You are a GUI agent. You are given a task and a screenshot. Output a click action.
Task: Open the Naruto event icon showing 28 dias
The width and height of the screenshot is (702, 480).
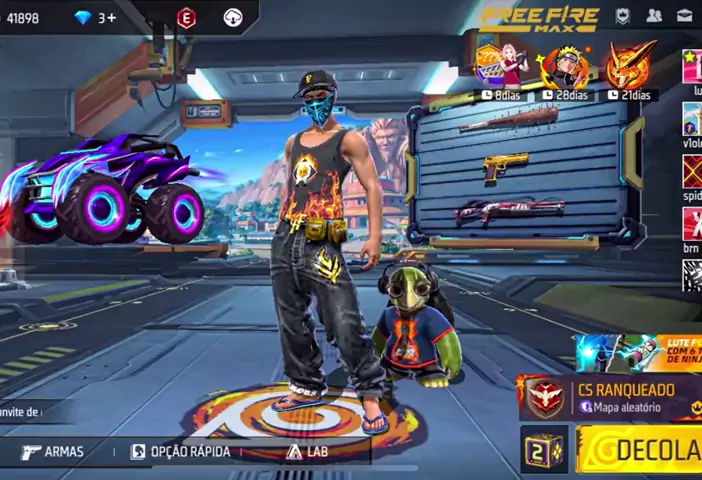(566, 67)
